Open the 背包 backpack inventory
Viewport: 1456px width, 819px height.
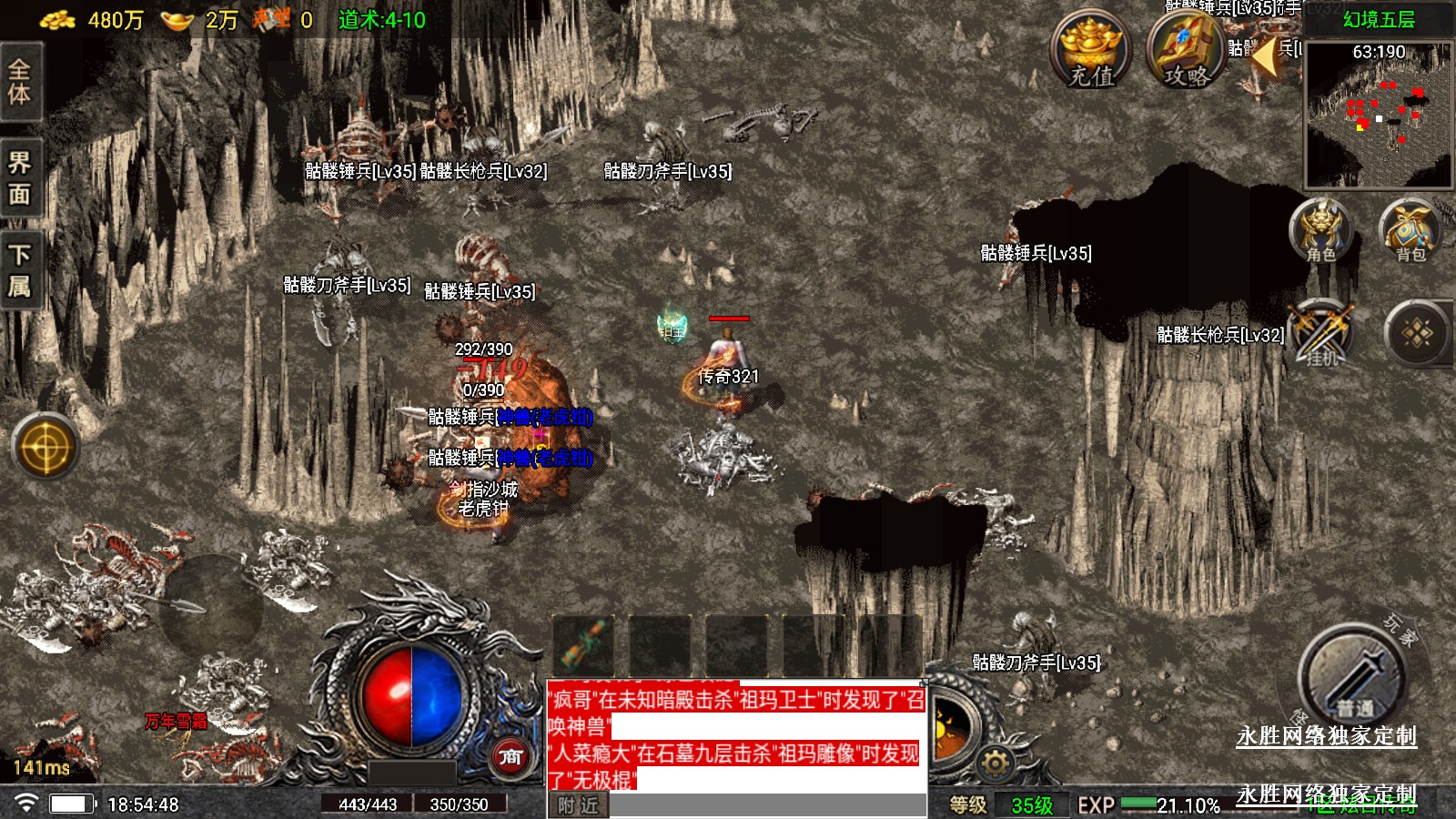pos(1410,231)
